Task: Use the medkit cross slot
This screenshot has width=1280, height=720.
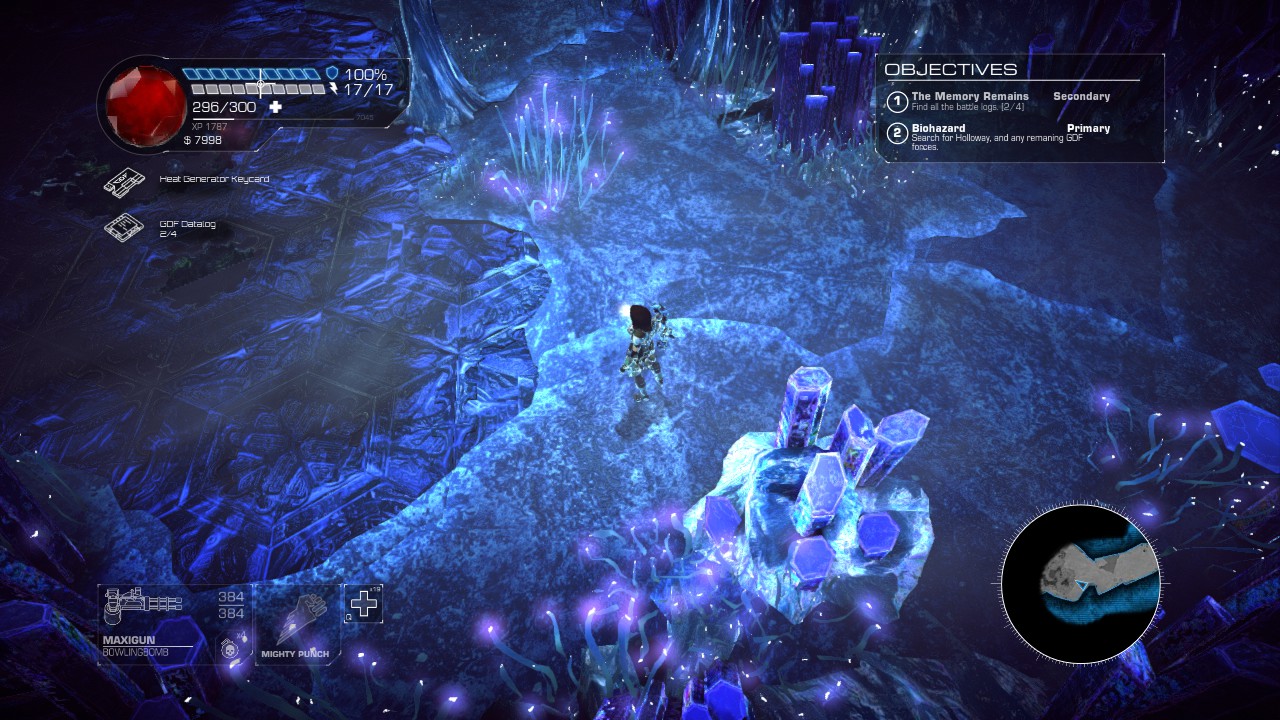Action: tap(364, 603)
